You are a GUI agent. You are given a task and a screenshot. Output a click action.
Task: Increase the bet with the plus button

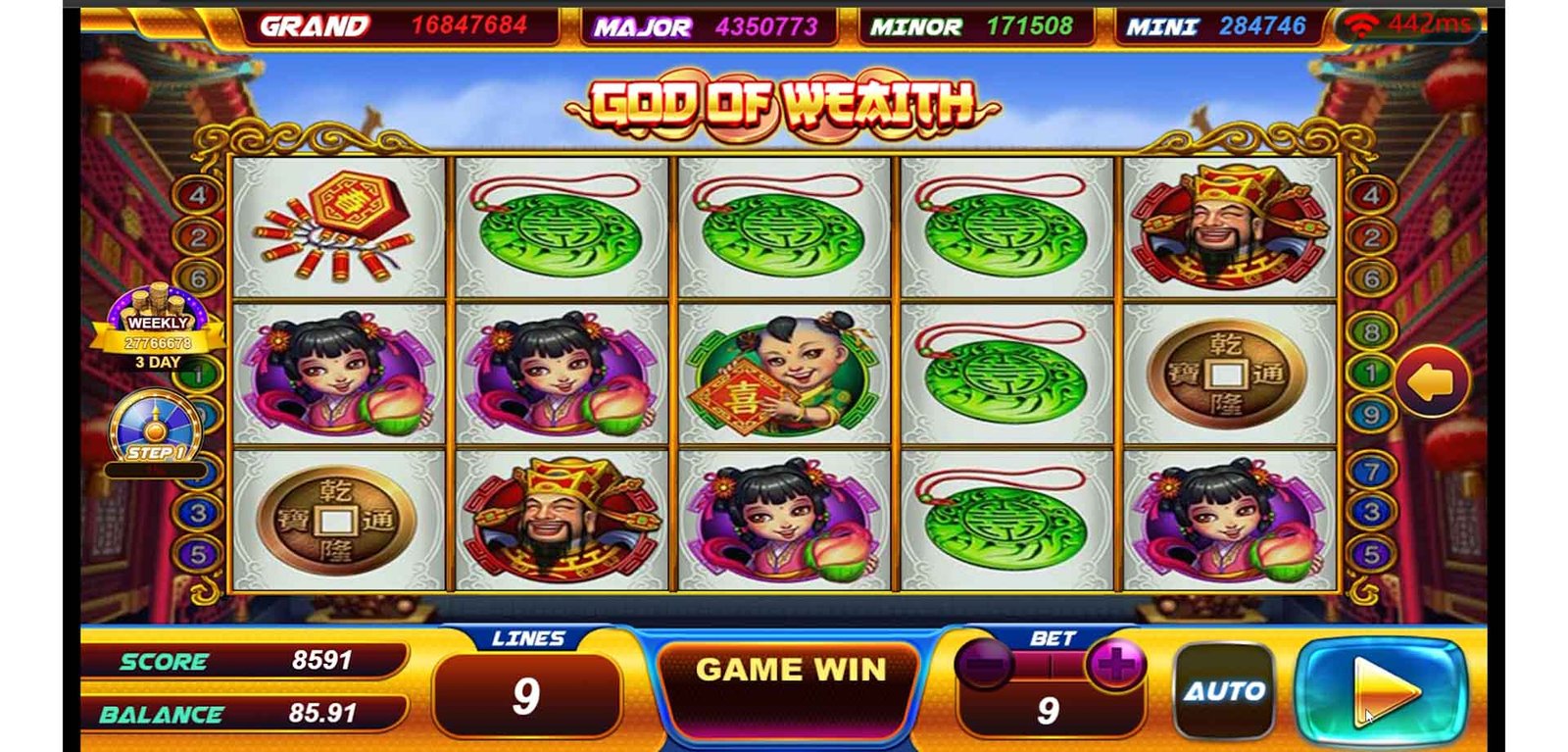pyautogui.click(x=1115, y=666)
